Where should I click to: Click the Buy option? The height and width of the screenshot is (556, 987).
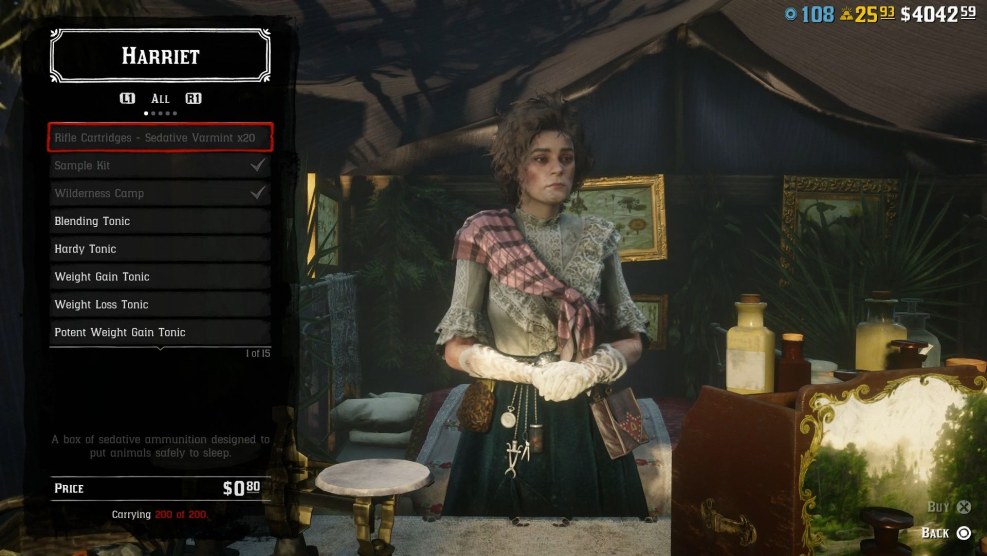[x=950, y=507]
